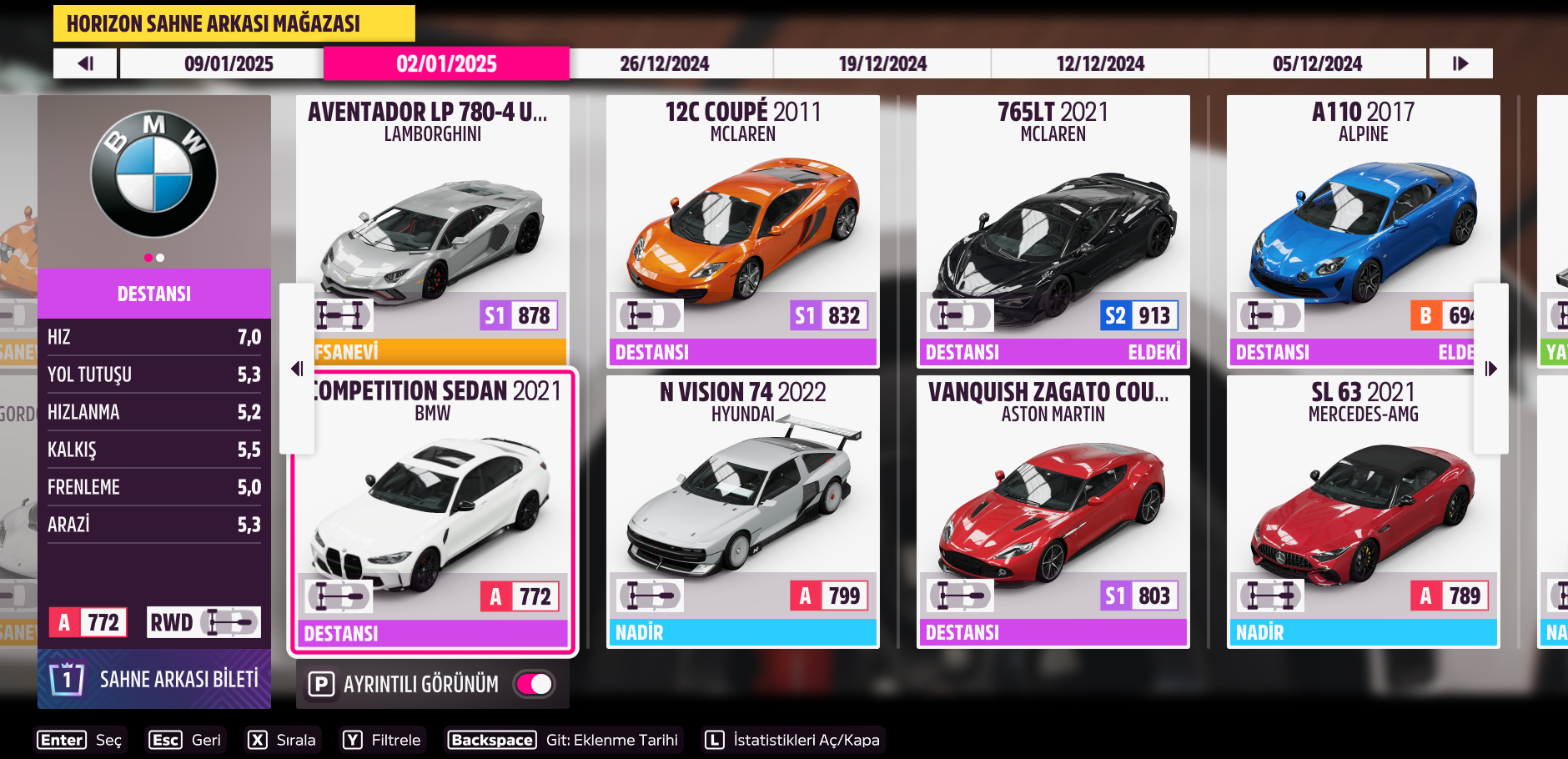Choose the McLaren 12C Coupé 2011 card
Image resolution: width=1568 pixels, height=759 pixels.
click(742, 229)
